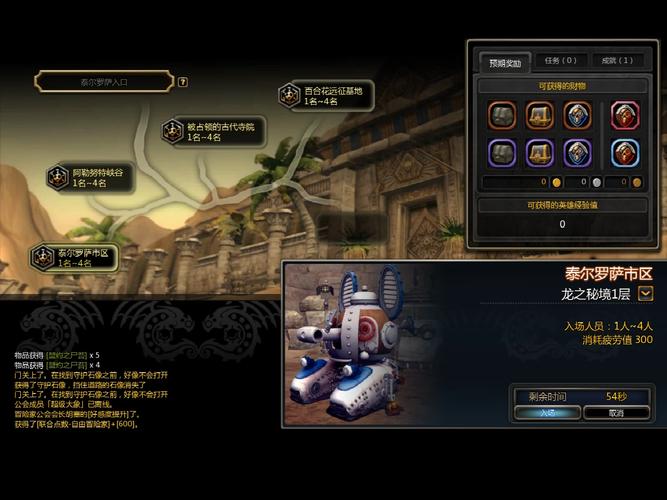Cancel dungeon entry with 取消
The height and width of the screenshot is (500, 667).
616,411
